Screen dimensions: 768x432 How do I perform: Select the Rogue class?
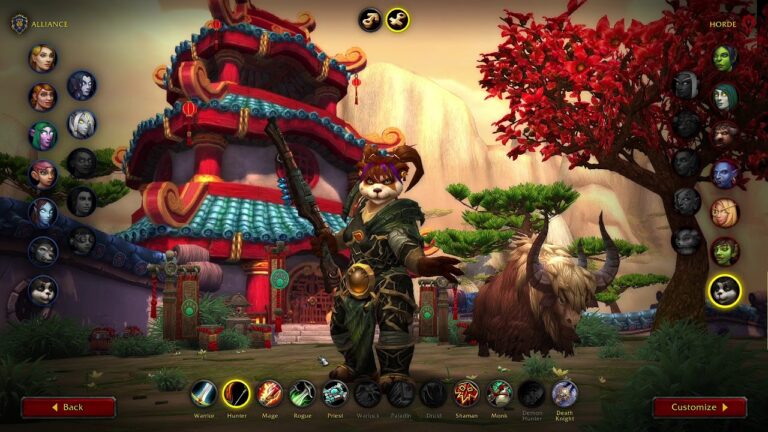302,393
